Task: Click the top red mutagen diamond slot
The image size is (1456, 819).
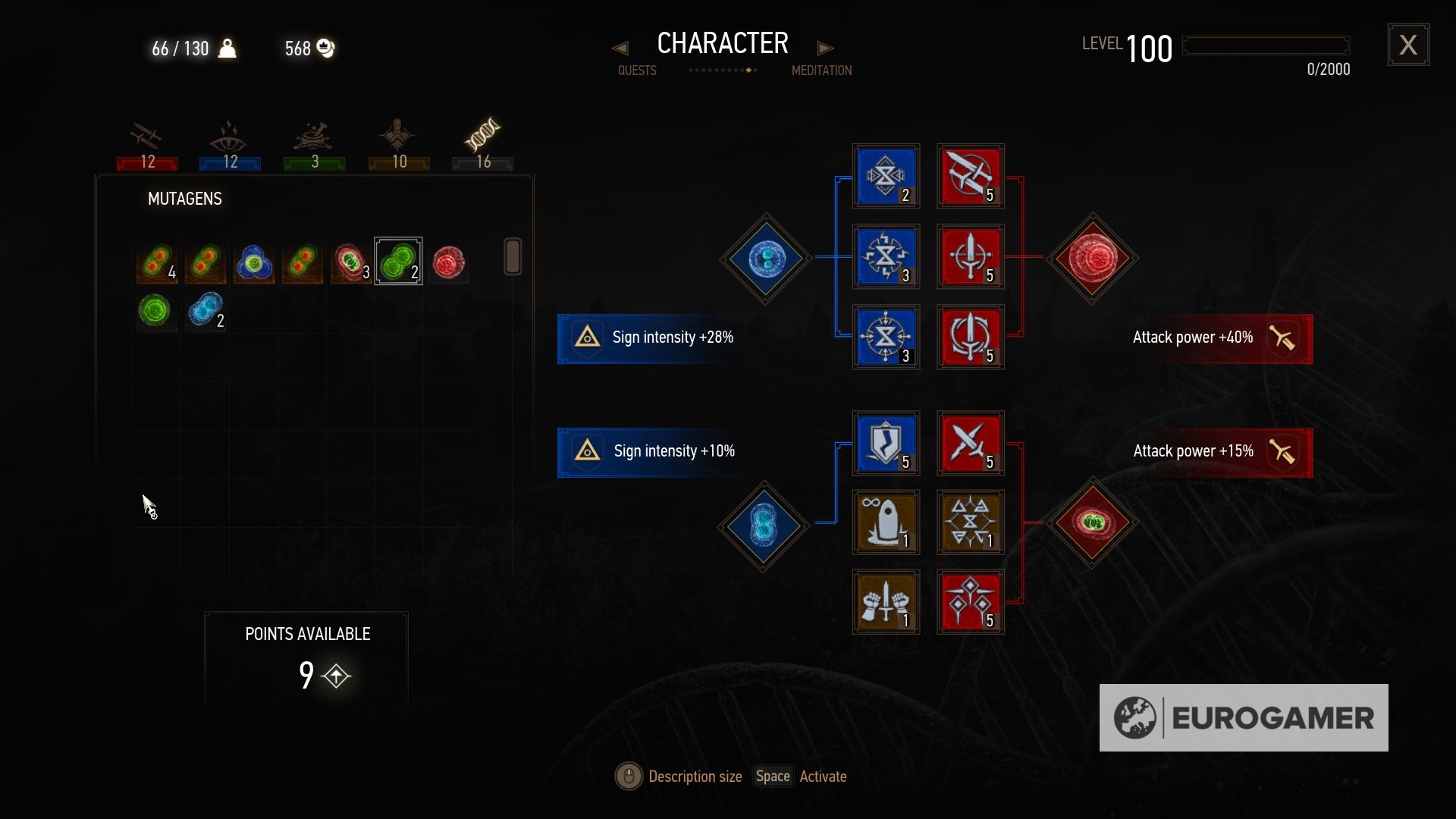Action: 1092,259
